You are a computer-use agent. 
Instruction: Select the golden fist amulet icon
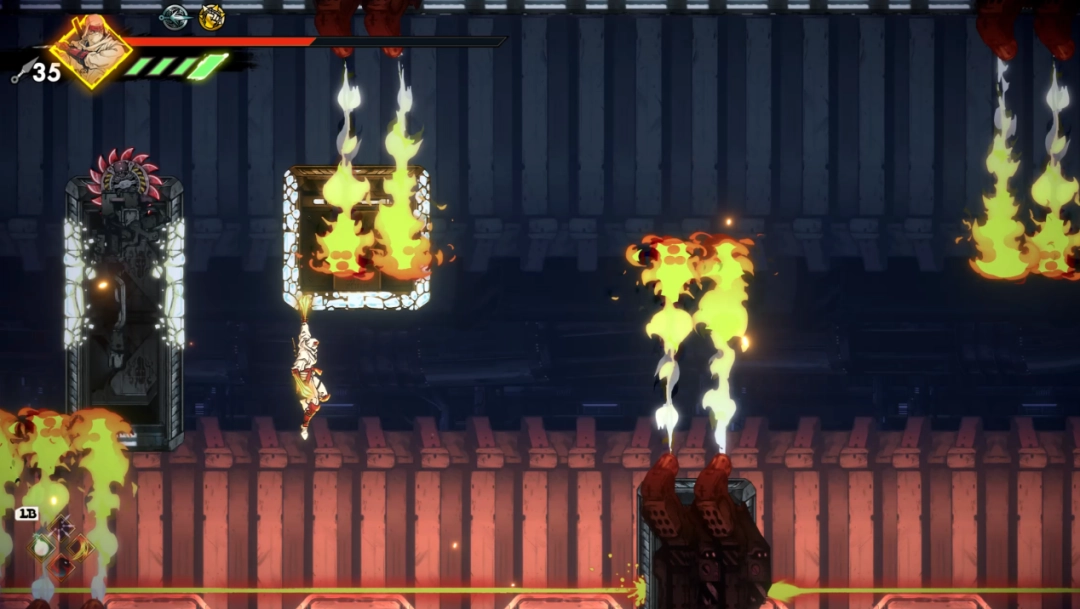tap(211, 16)
